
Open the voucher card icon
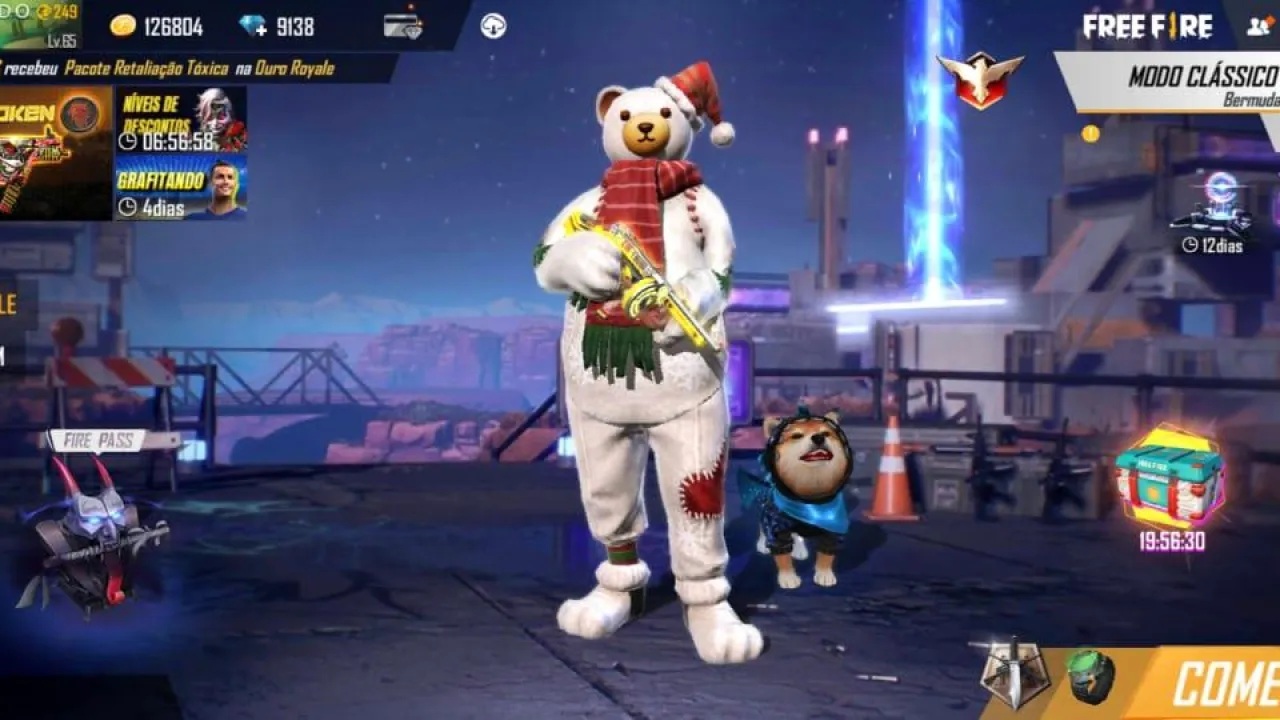(x=403, y=26)
